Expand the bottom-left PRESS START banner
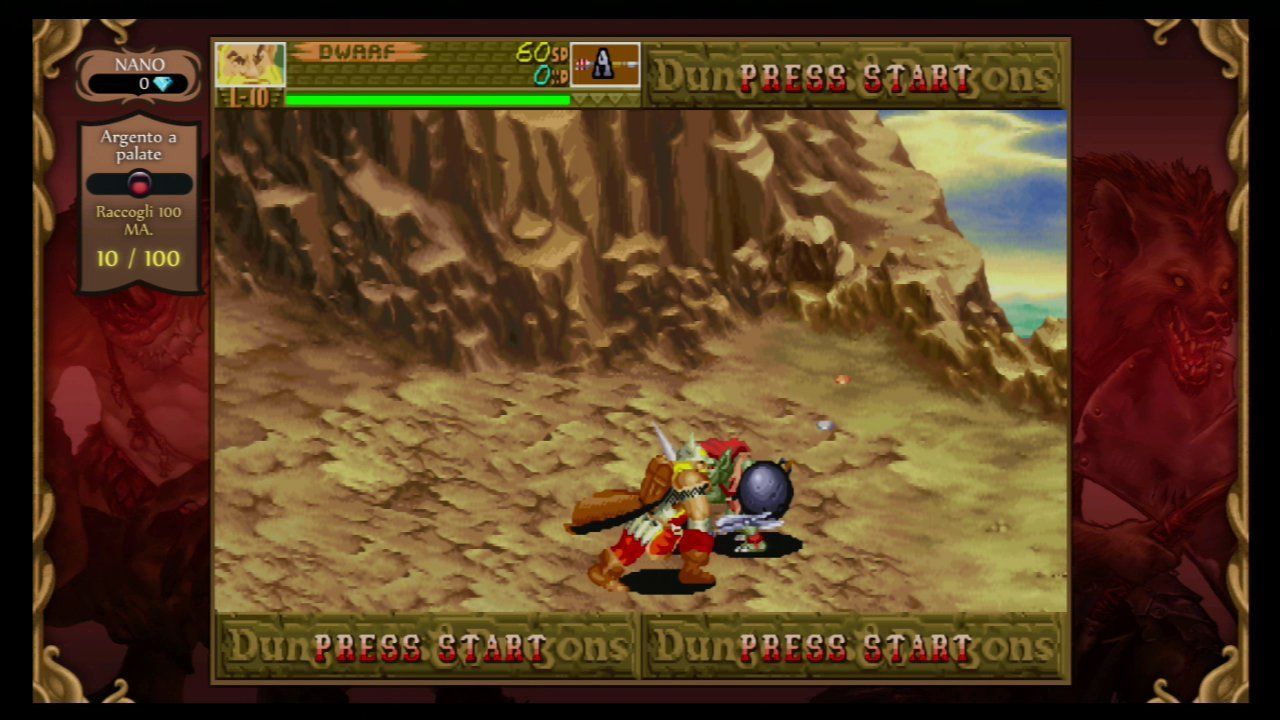 pos(423,647)
